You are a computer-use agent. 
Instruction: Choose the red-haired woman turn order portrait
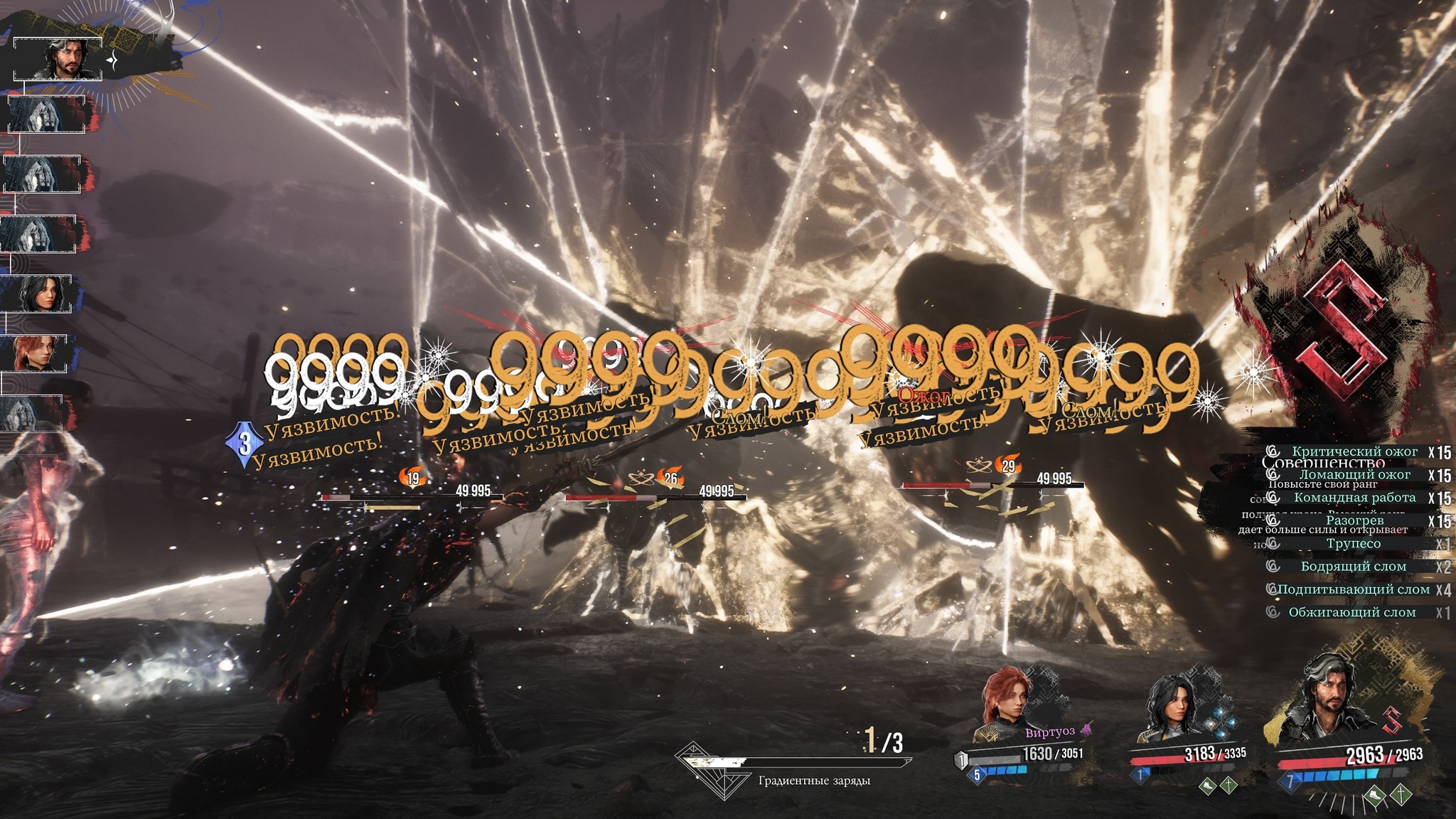coord(37,353)
